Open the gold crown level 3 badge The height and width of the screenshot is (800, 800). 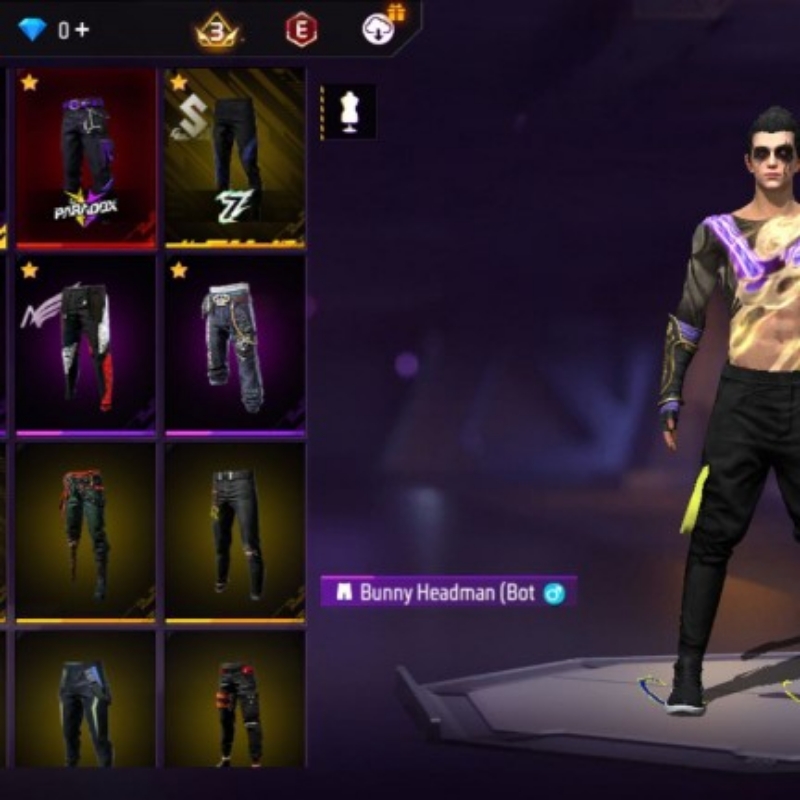click(x=217, y=30)
